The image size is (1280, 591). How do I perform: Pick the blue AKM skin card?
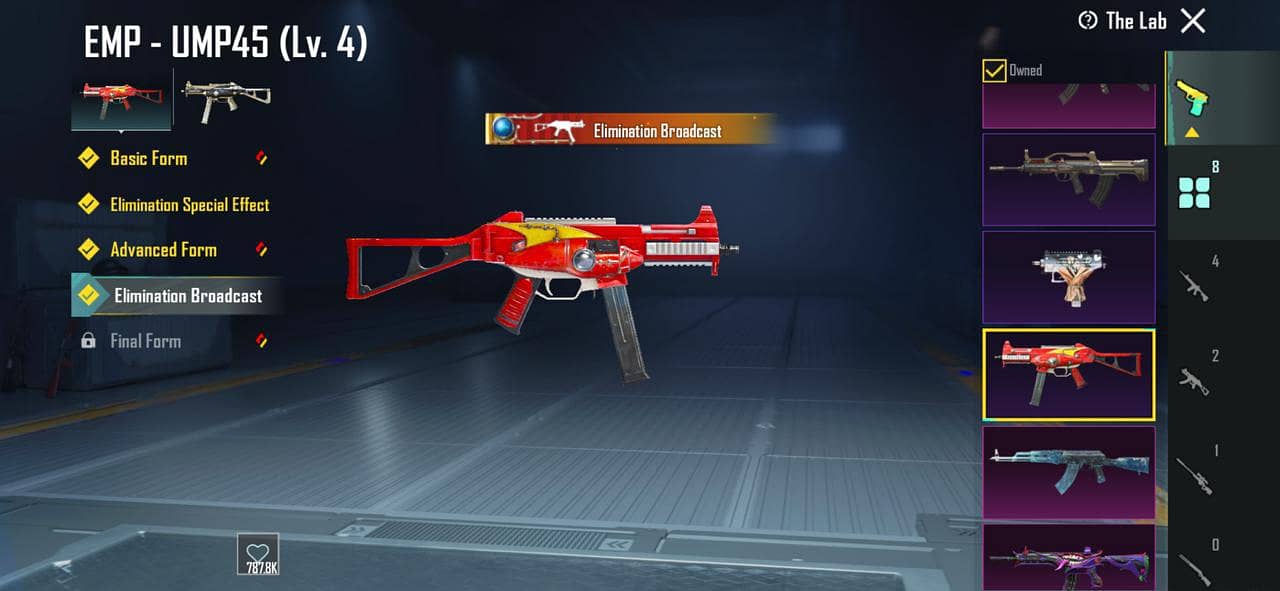pos(1068,472)
